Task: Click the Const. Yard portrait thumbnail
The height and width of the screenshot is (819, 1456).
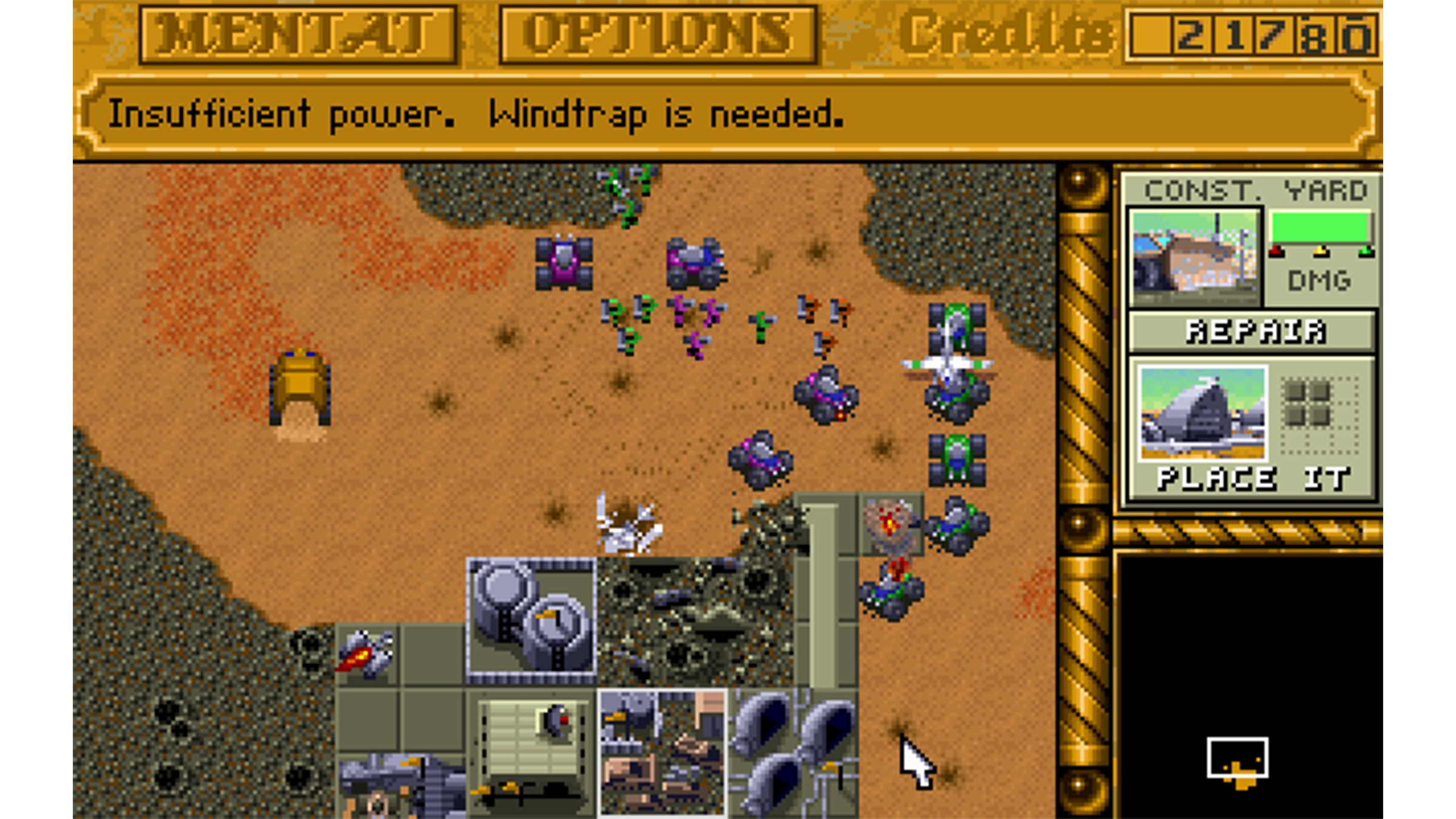Action: pos(1195,257)
